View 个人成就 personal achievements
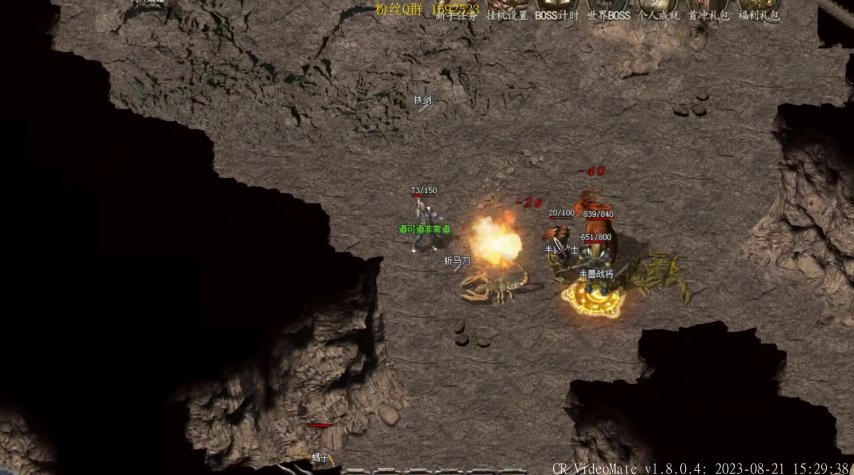Screen dimensions: 854x475 [x=659, y=14]
